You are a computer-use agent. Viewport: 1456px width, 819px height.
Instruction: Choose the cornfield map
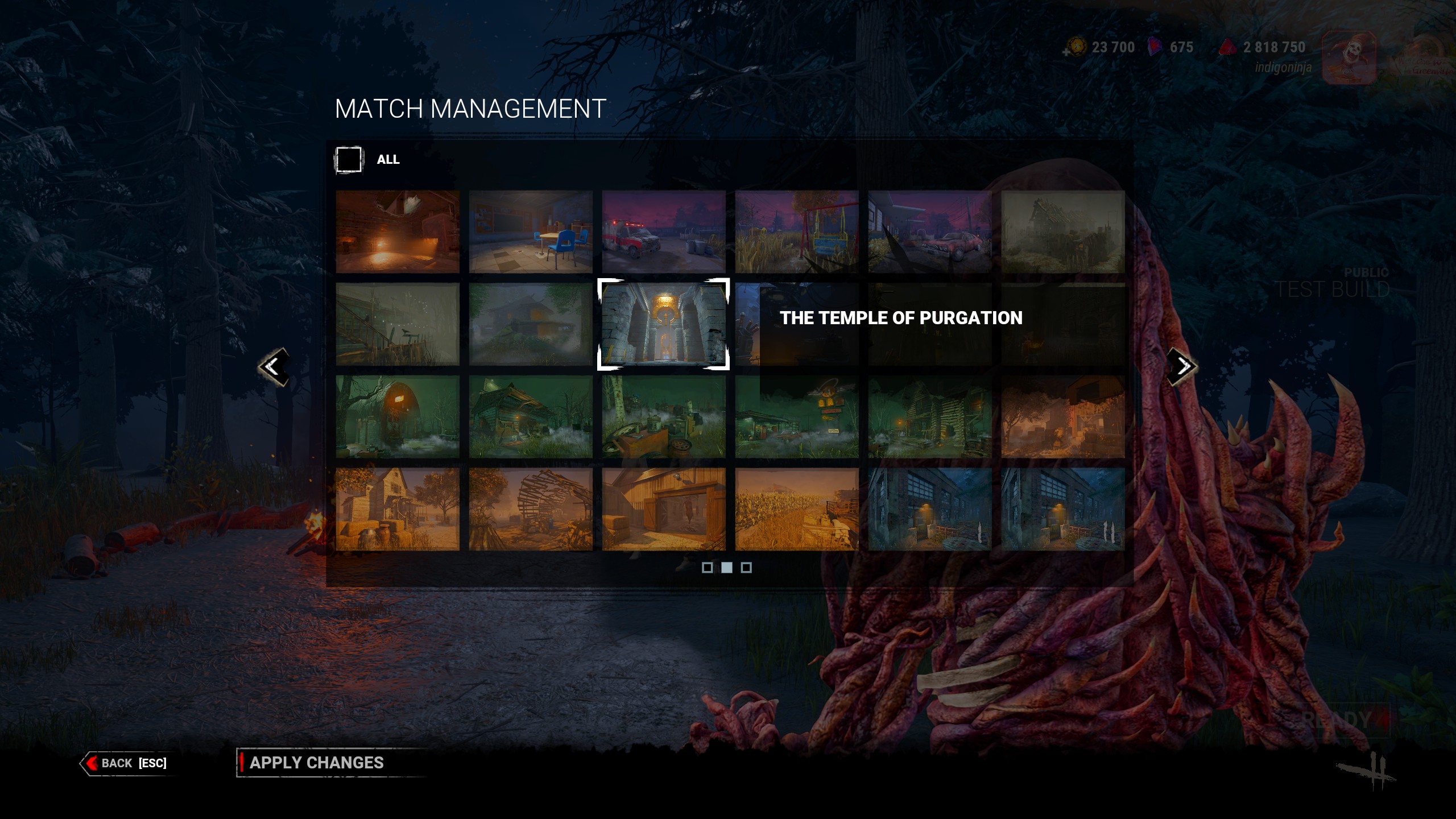point(796,509)
